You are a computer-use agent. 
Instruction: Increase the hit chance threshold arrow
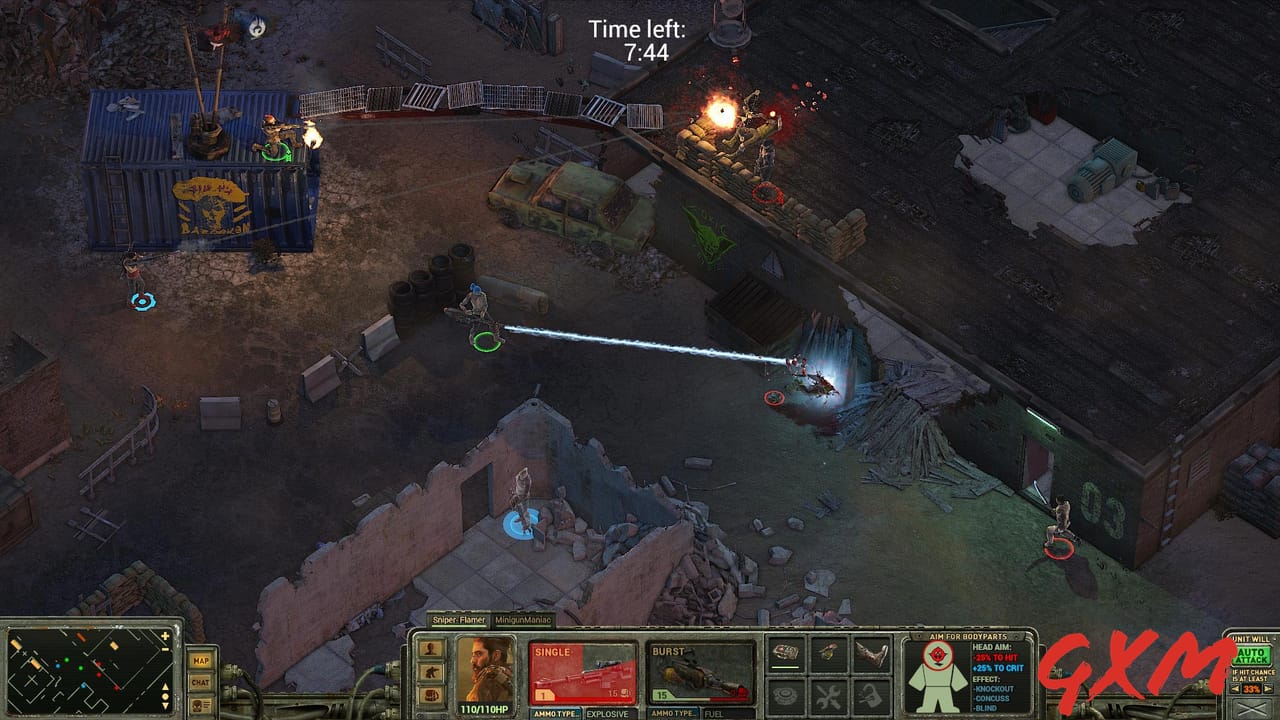(x=1268, y=688)
